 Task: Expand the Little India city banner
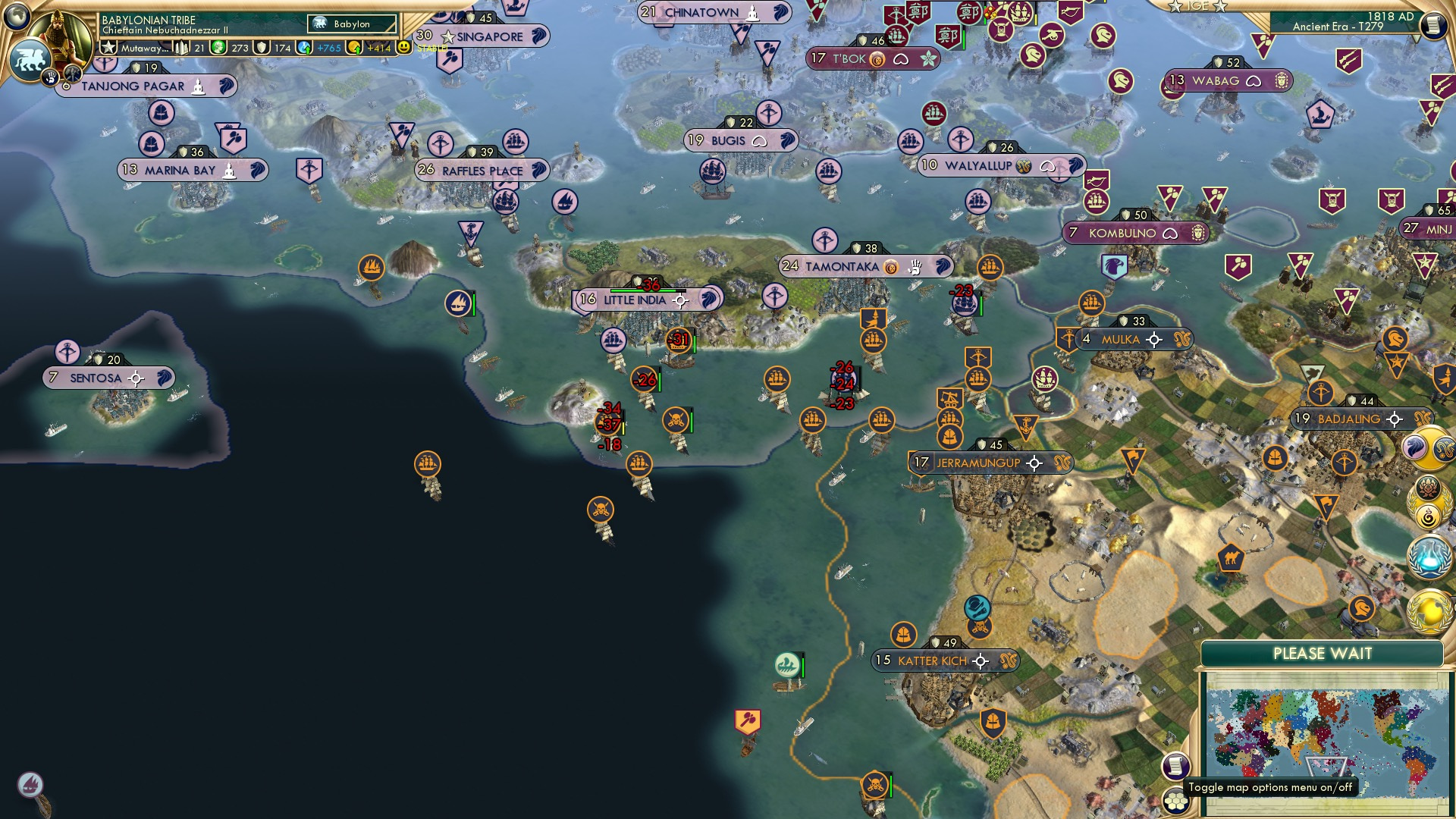635,300
